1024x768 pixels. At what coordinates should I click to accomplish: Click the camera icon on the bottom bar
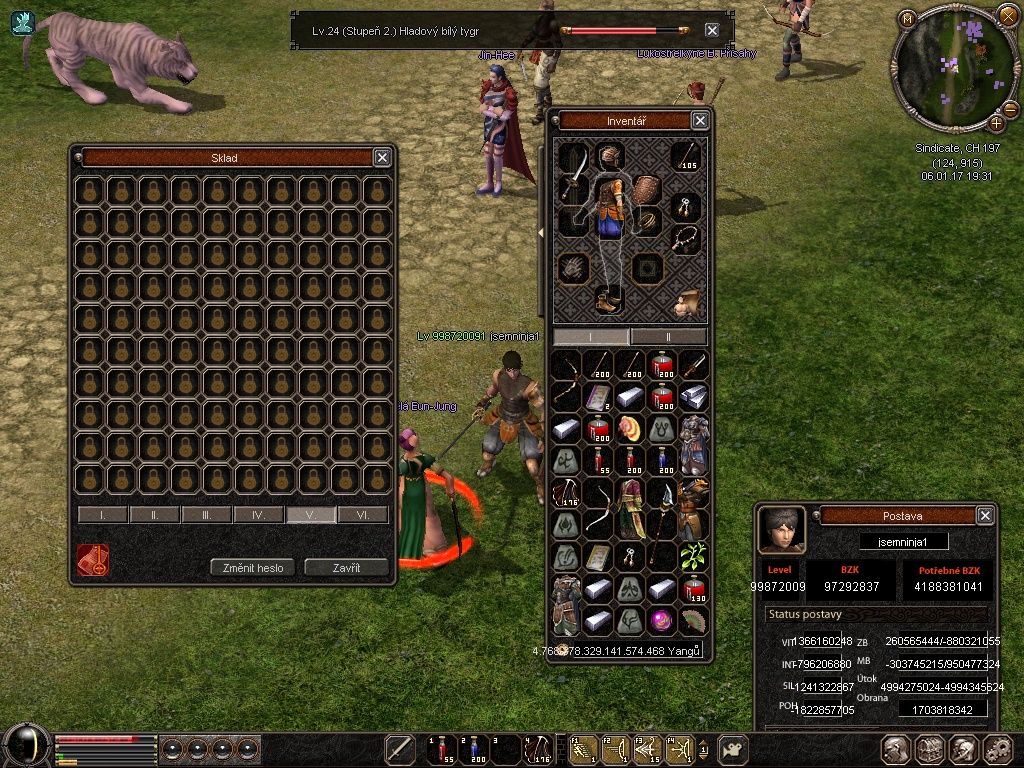735,748
